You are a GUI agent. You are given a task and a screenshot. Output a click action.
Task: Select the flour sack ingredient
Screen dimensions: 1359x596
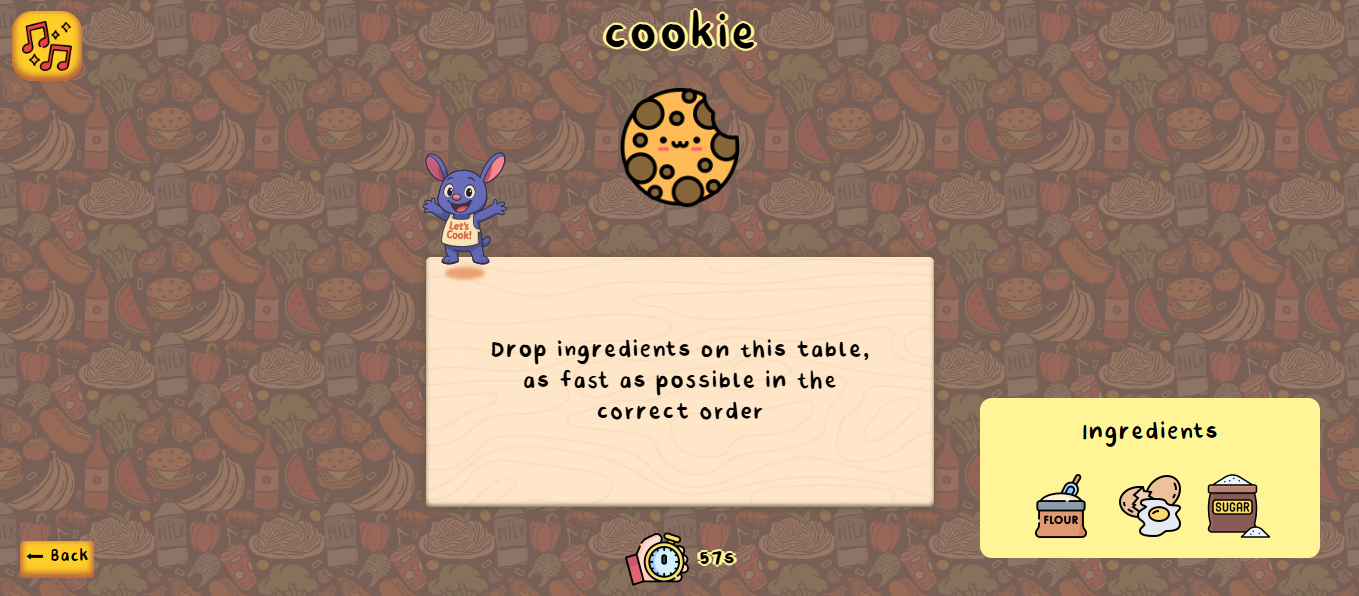click(1061, 508)
